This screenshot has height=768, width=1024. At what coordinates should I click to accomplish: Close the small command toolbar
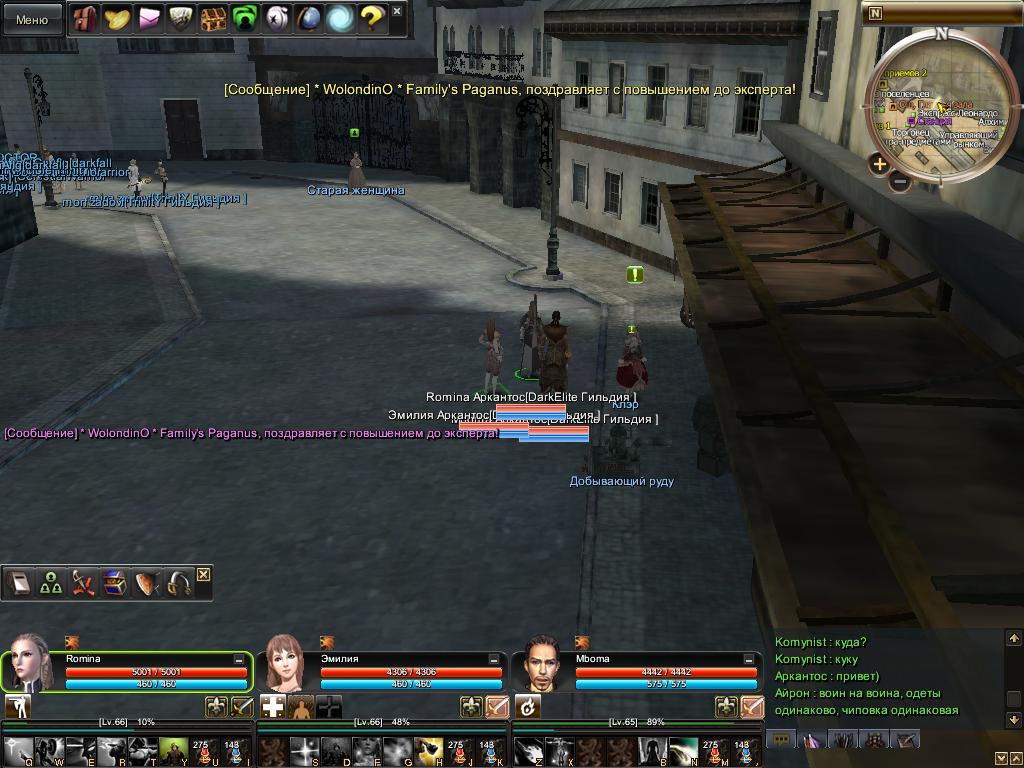pyautogui.click(x=203, y=574)
